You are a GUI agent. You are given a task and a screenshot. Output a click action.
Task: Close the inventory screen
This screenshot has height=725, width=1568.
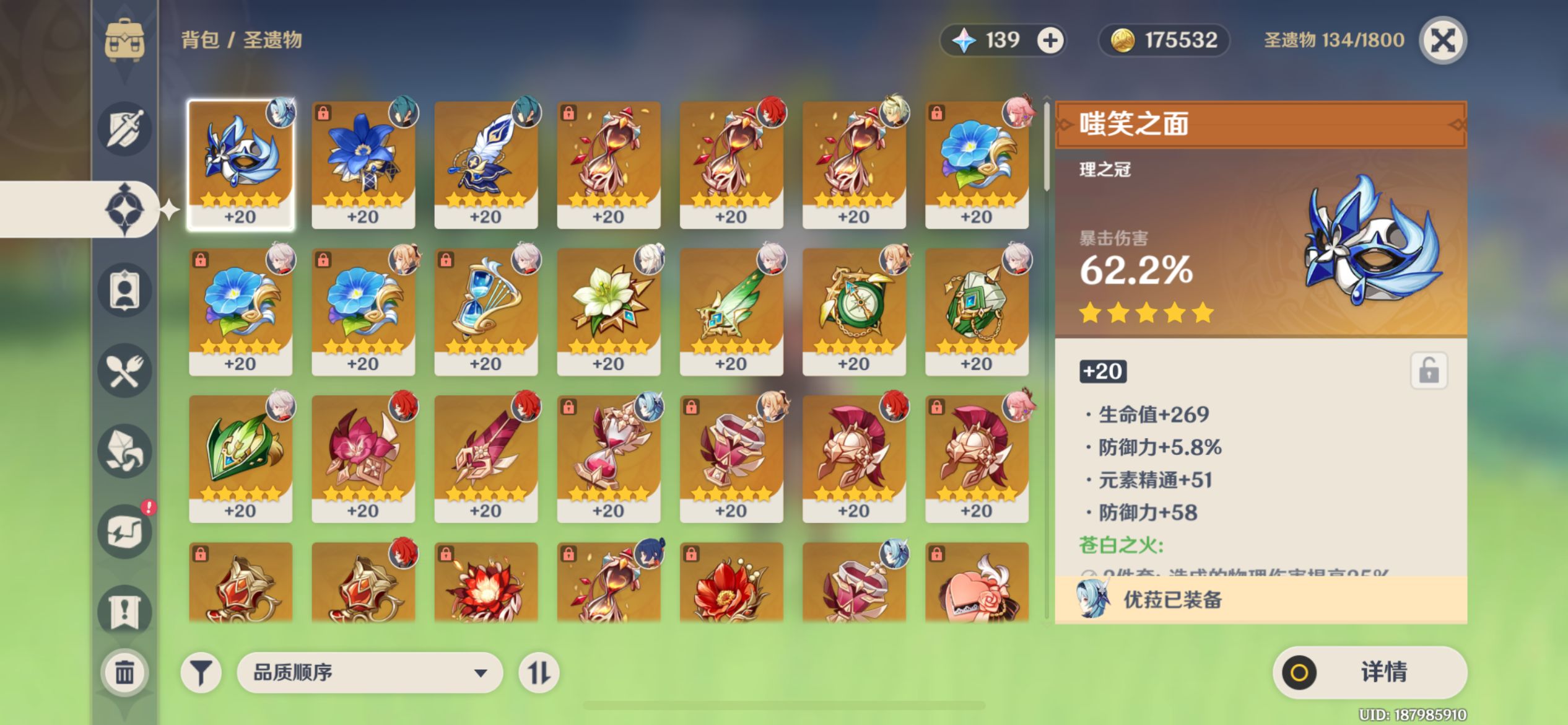(x=1442, y=41)
